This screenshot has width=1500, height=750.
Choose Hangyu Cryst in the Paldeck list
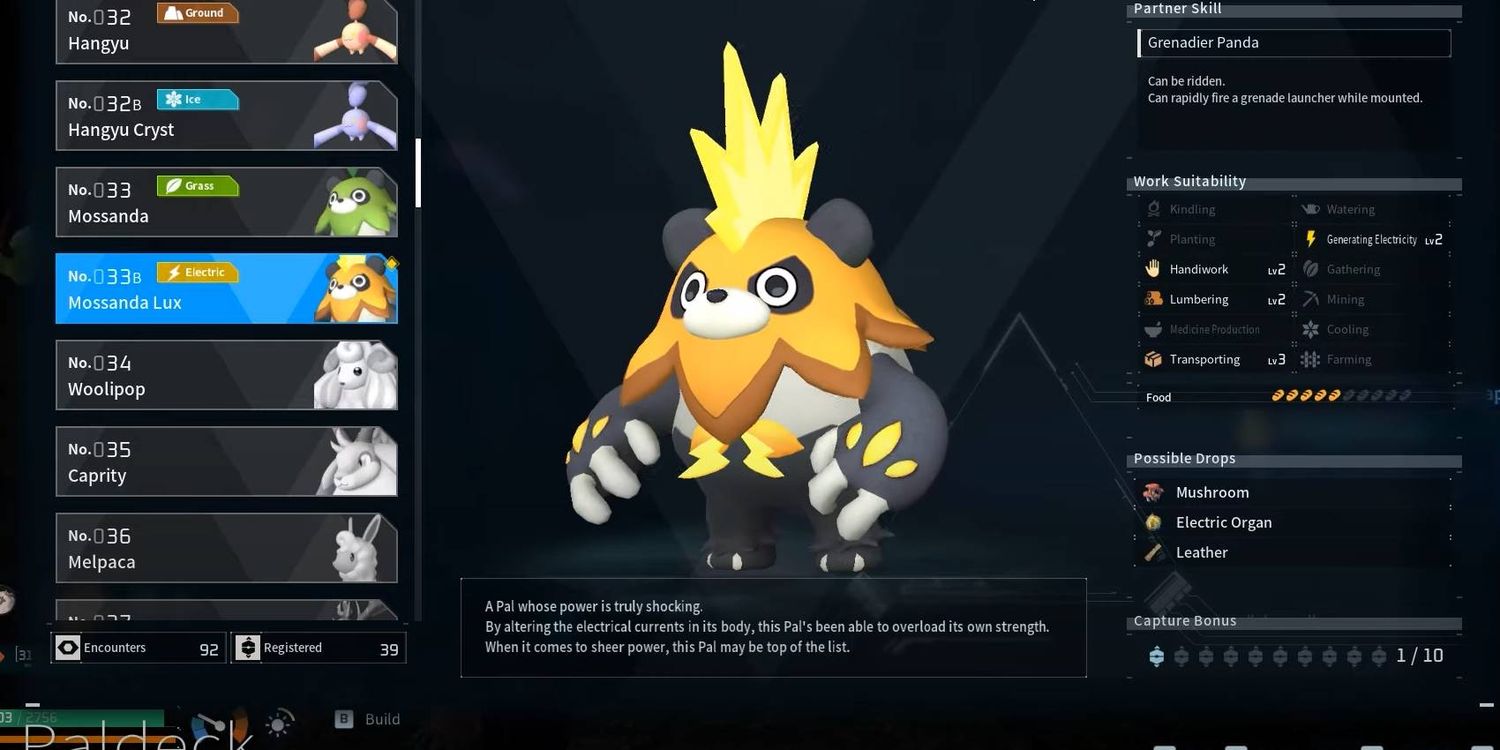tap(226, 116)
